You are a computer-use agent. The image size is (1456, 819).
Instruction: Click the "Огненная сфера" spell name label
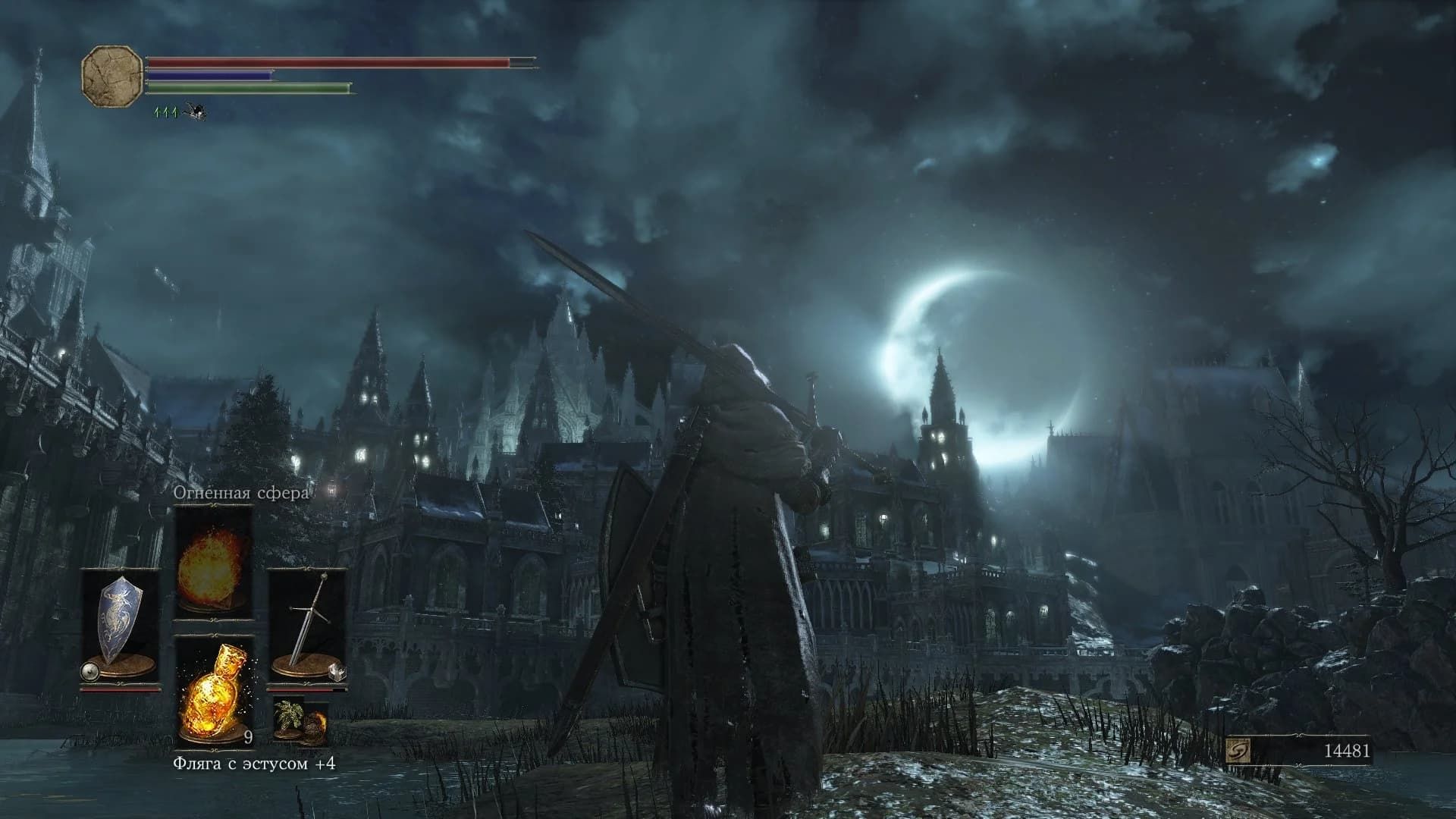tap(241, 492)
